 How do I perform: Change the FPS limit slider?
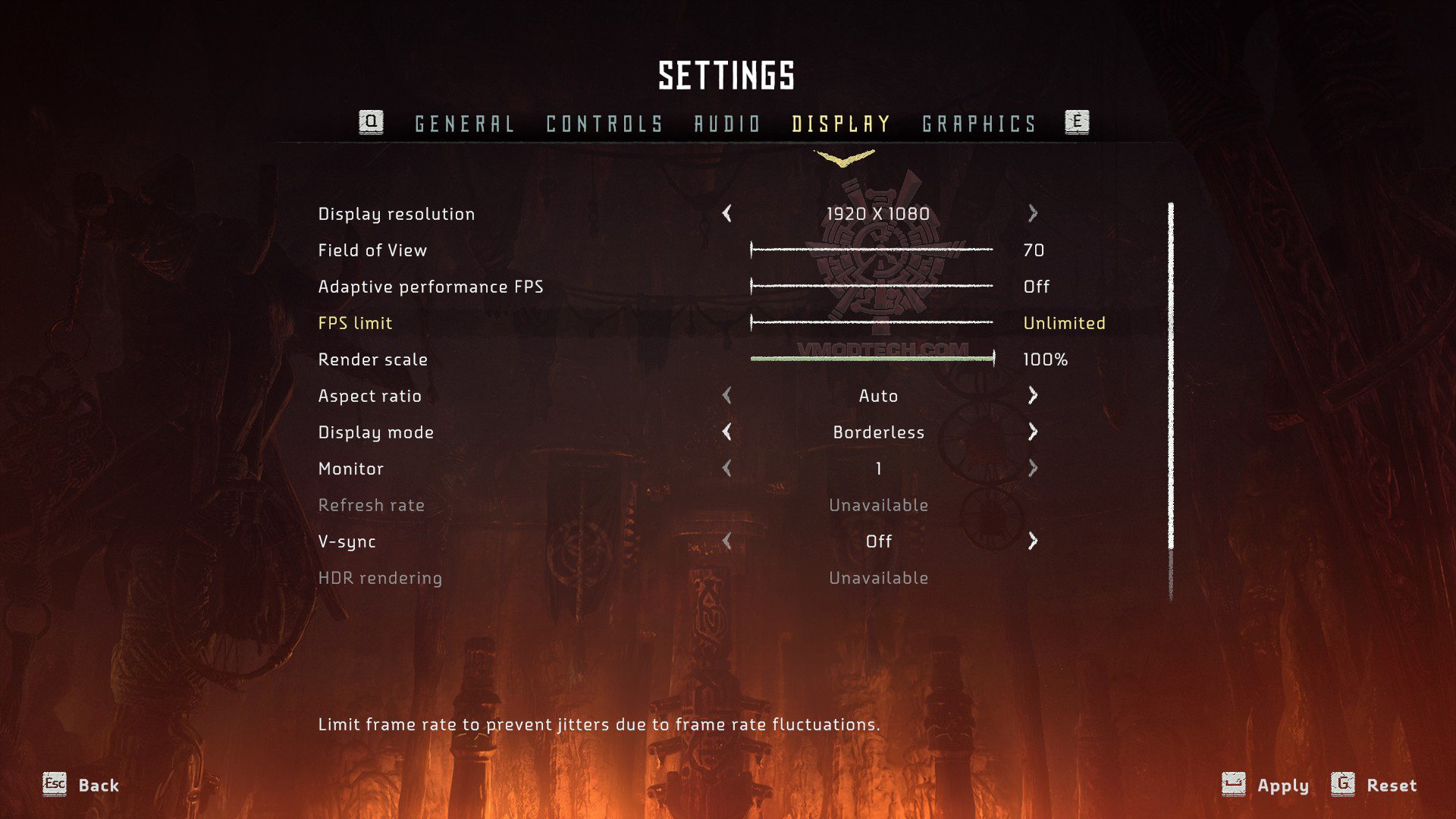[871, 322]
